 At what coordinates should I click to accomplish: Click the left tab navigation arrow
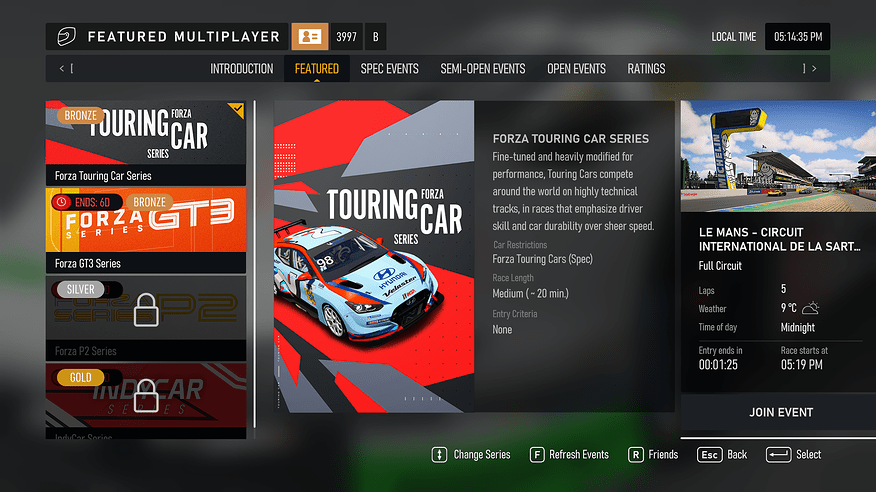click(x=63, y=69)
